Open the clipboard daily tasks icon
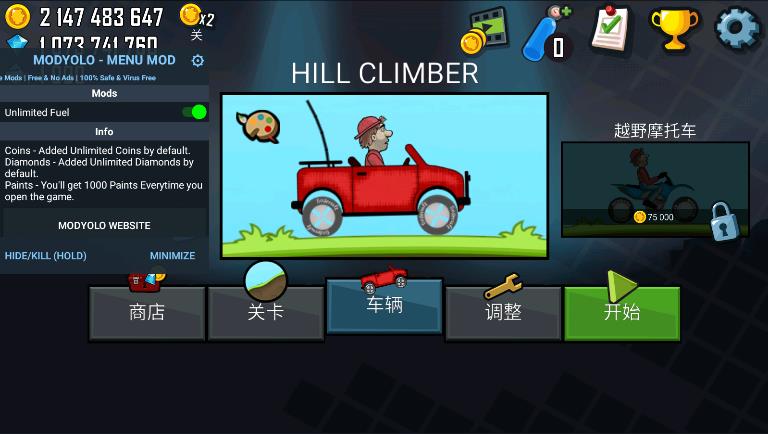The image size is (768, 434). 611,28
